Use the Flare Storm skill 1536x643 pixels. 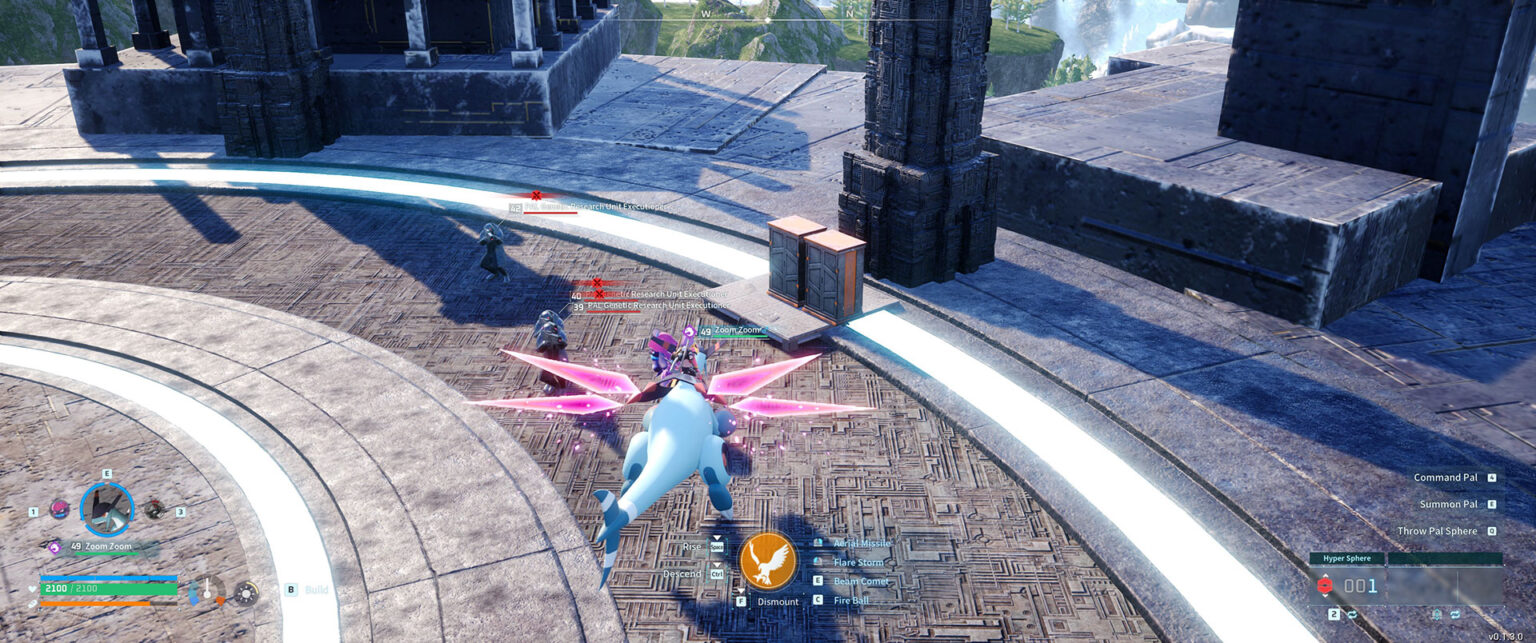pyautogui.click(x=858, y=562)
